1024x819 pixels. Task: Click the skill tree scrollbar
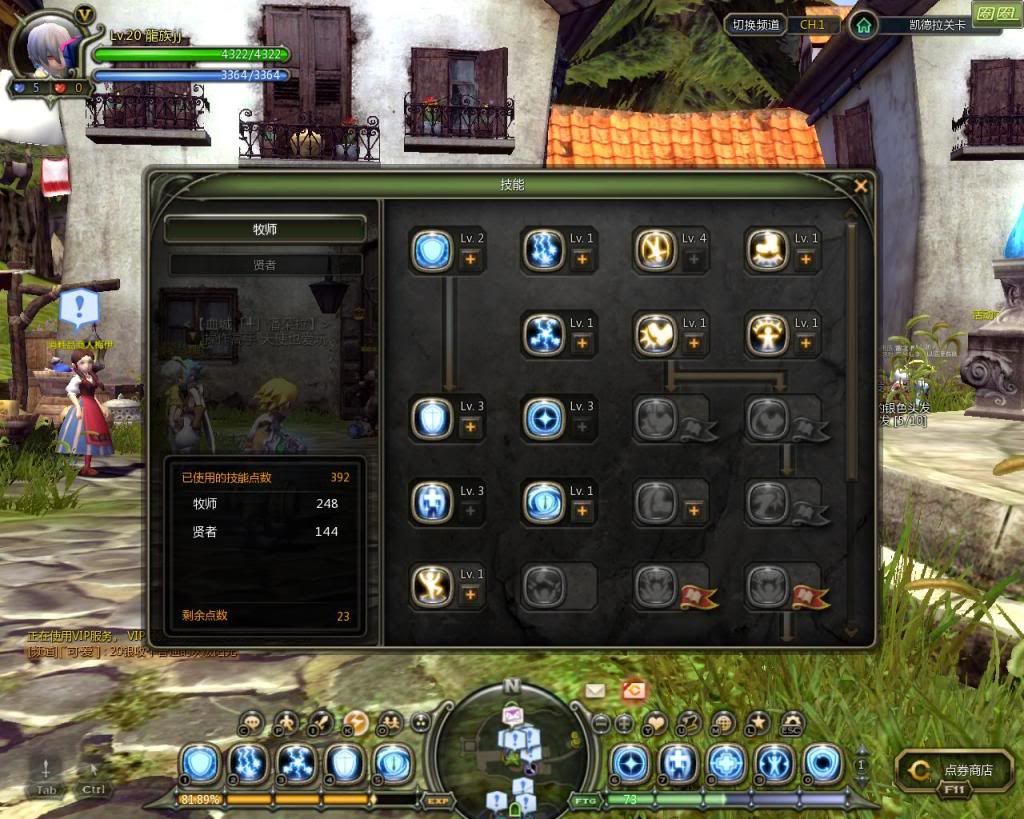coord(851,350)
